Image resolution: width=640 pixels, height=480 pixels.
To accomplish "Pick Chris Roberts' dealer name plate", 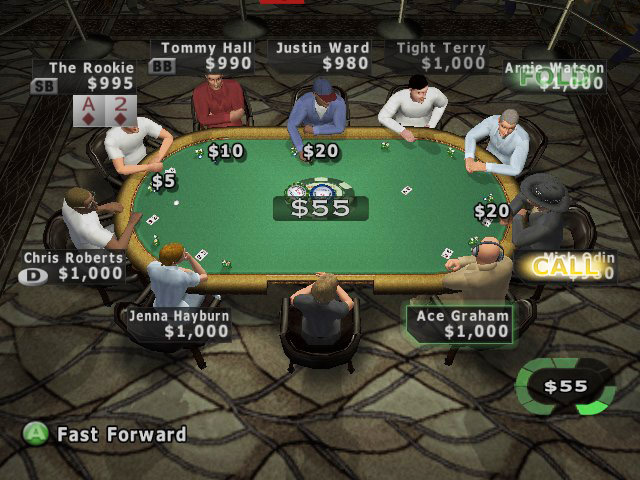I will click(x=75, y=266).
